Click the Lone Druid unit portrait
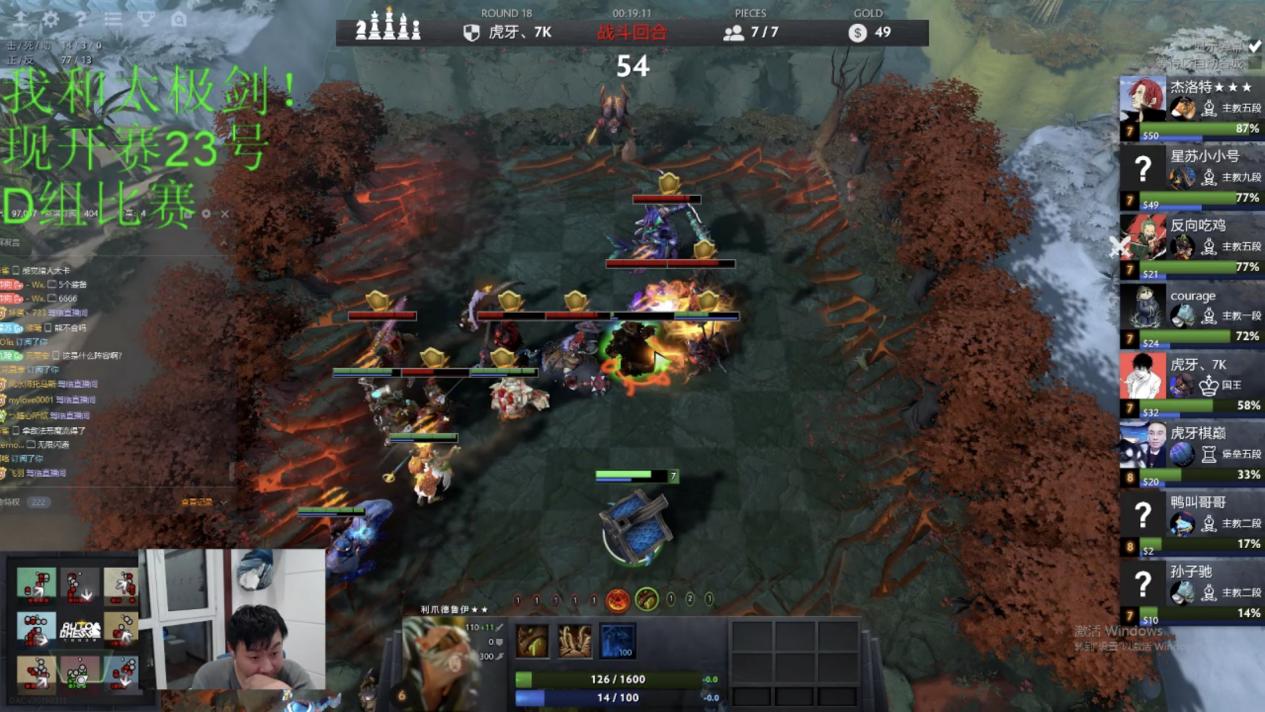 (440, 660)
